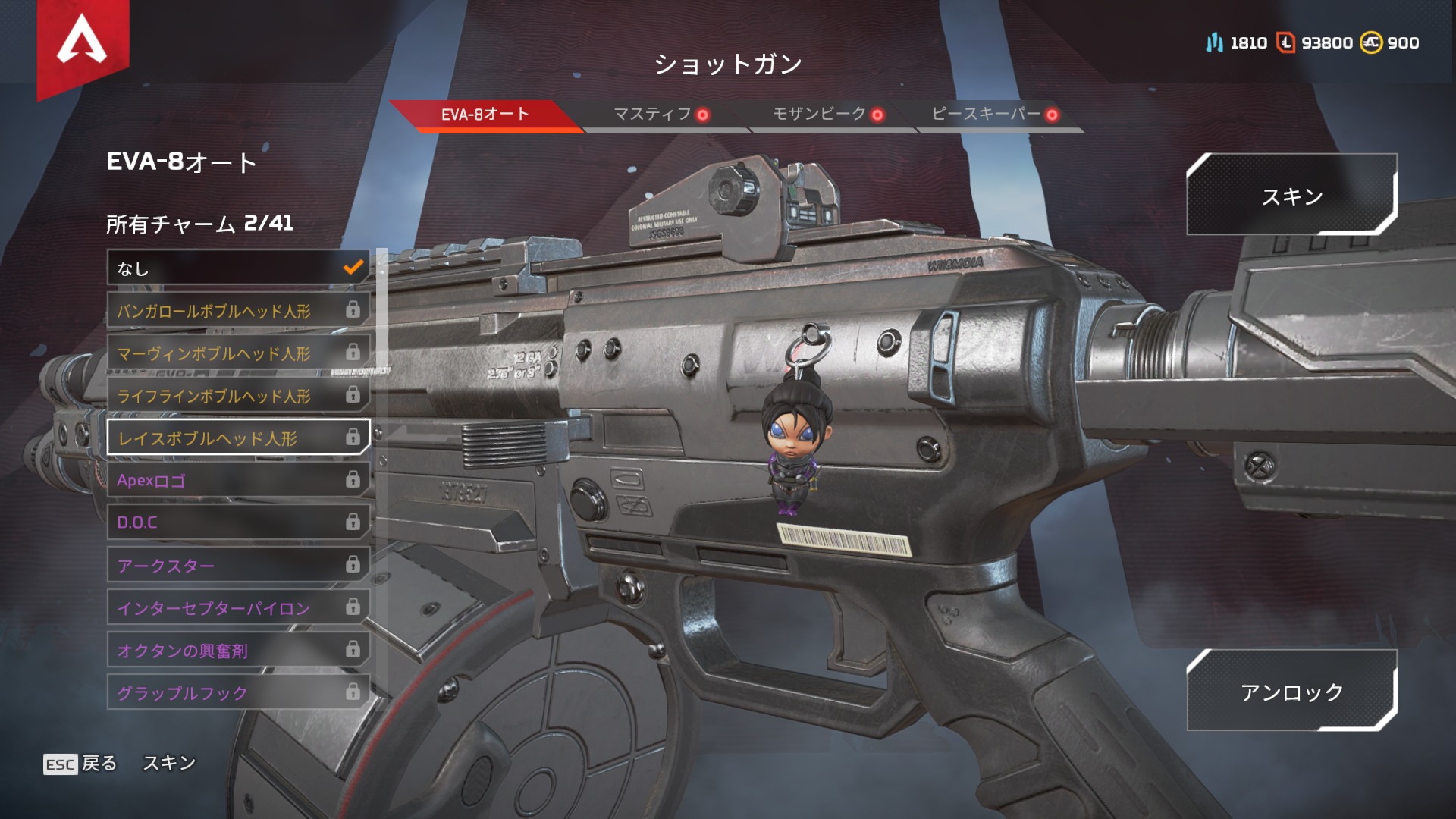Choose the グラップルフック charm
The width and height of the screenshot is (1456, 819).
click(x=238, y=692)
